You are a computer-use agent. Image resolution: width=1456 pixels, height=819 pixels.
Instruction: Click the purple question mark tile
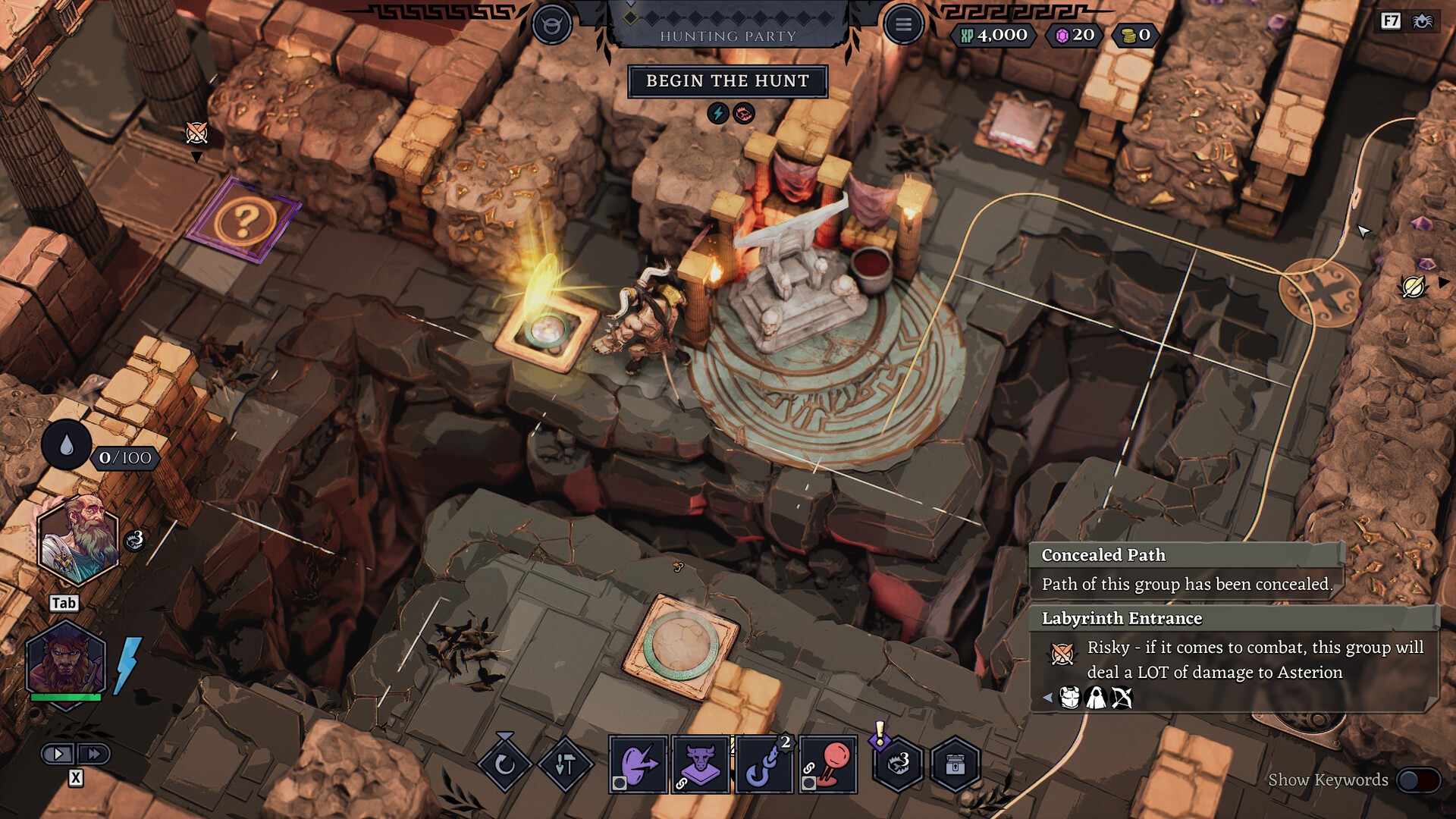point(243,220)
